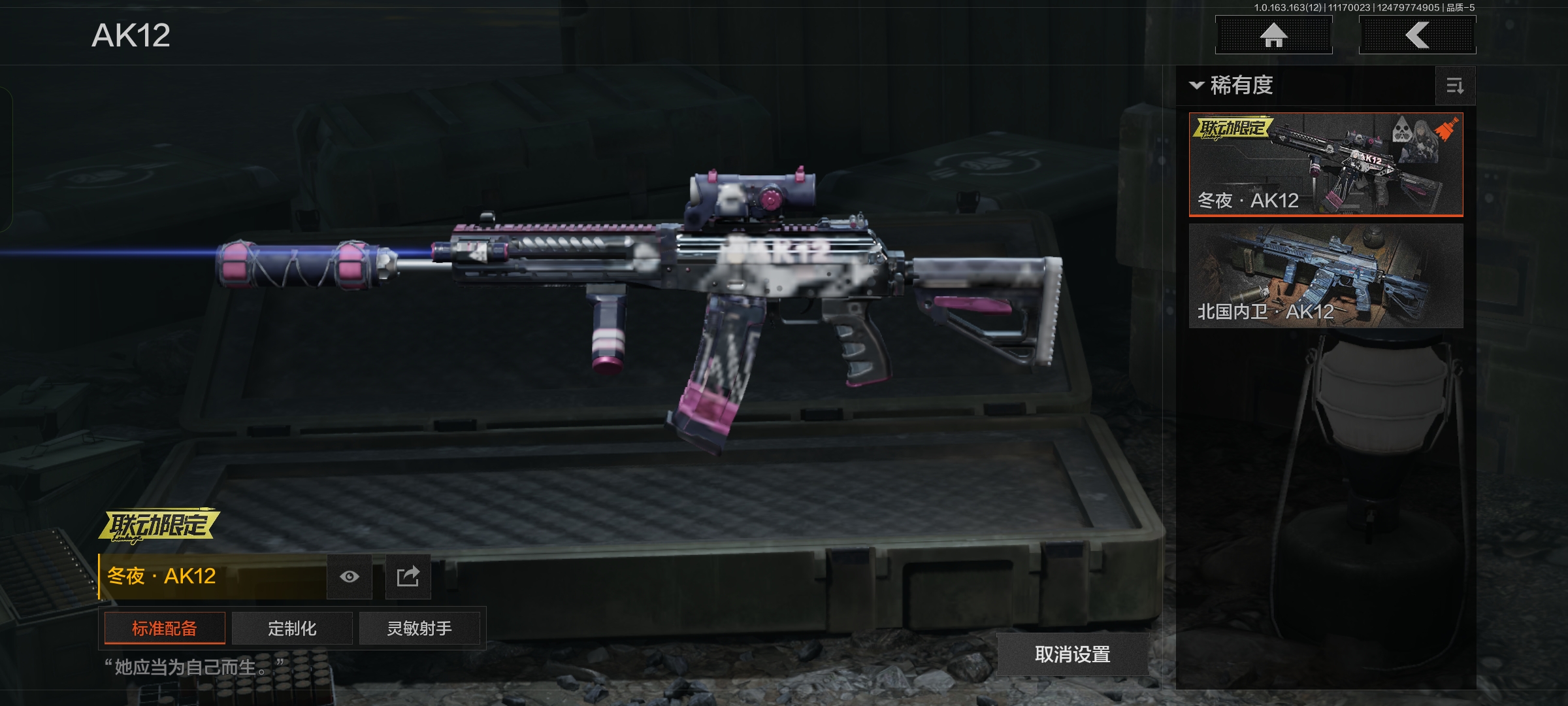The height and width of the screenshot is (706, 1568).
Task: Toggle the eye preview icon
Action: [350, 577]
